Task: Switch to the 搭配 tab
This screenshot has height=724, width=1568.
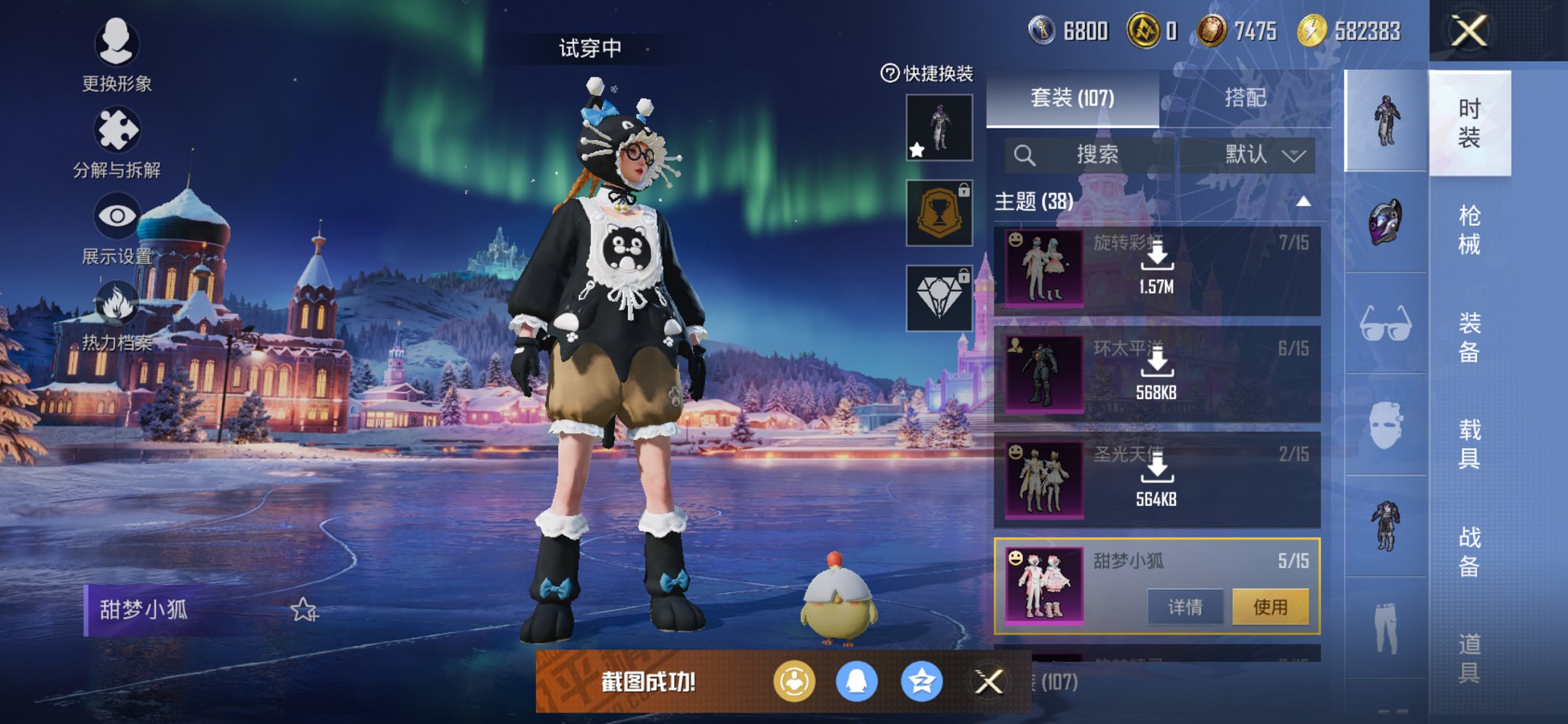Action: (x=1244, y=98)
